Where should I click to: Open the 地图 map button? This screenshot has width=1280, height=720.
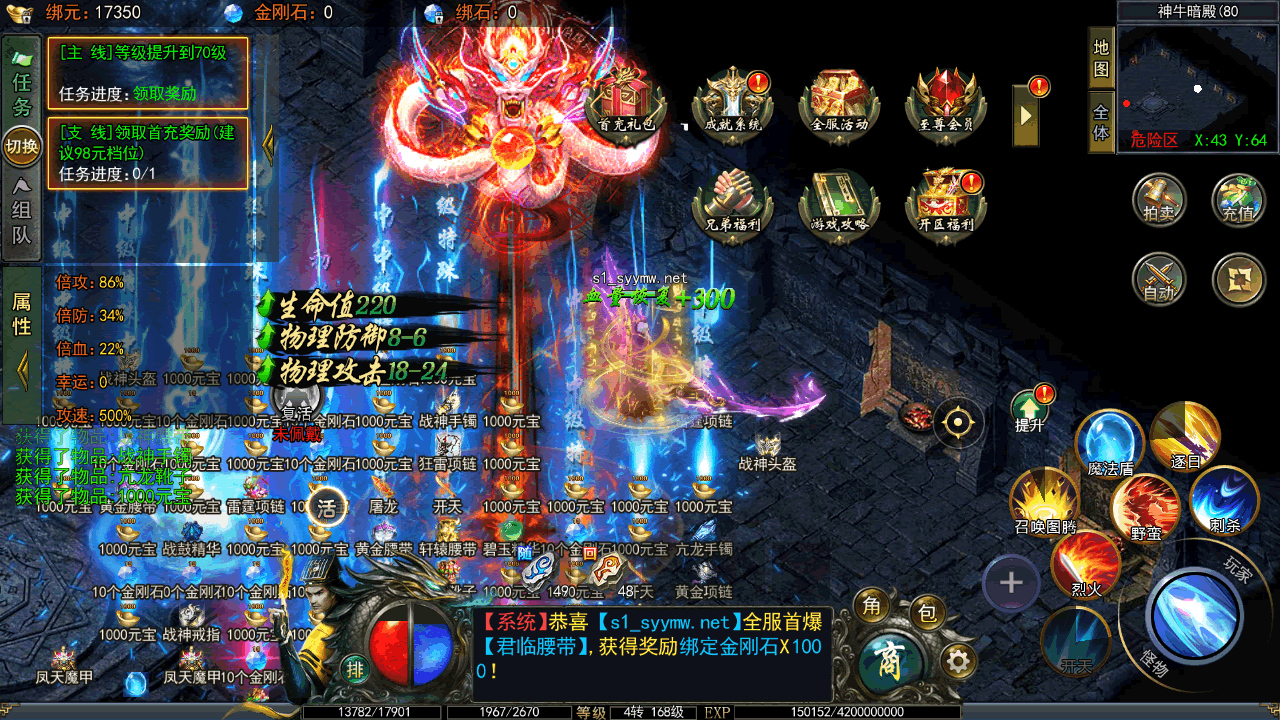(x=1101, y=58)
